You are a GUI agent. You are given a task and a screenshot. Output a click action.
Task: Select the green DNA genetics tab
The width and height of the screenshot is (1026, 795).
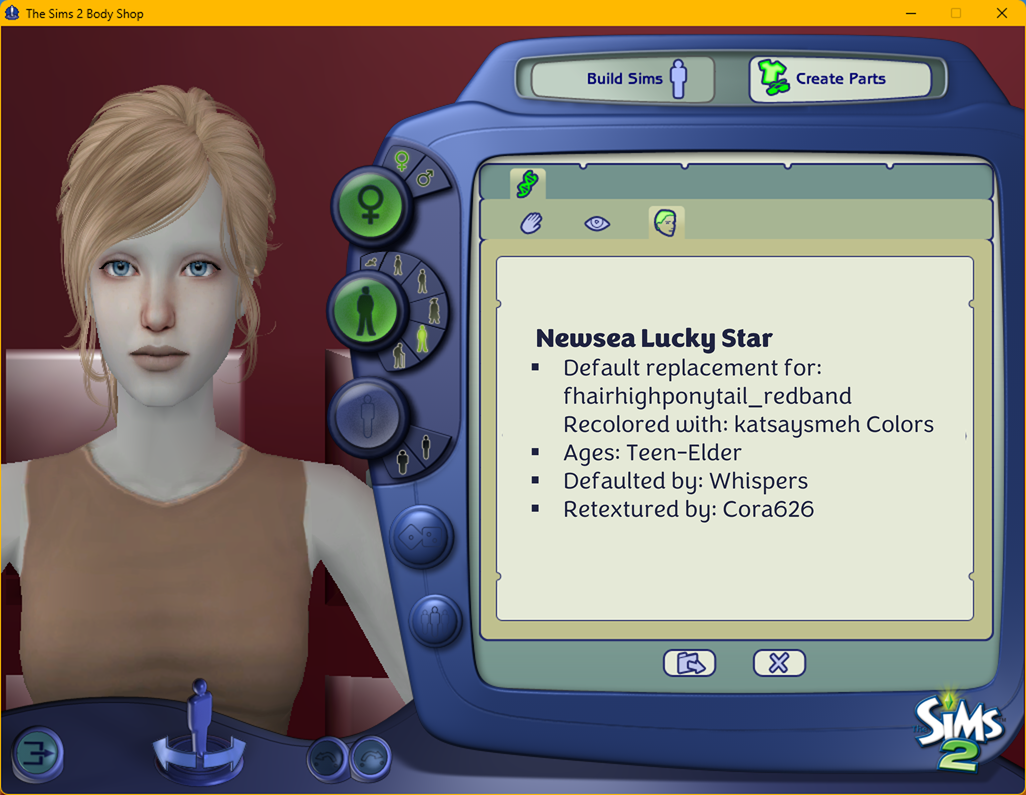point(527,183)
